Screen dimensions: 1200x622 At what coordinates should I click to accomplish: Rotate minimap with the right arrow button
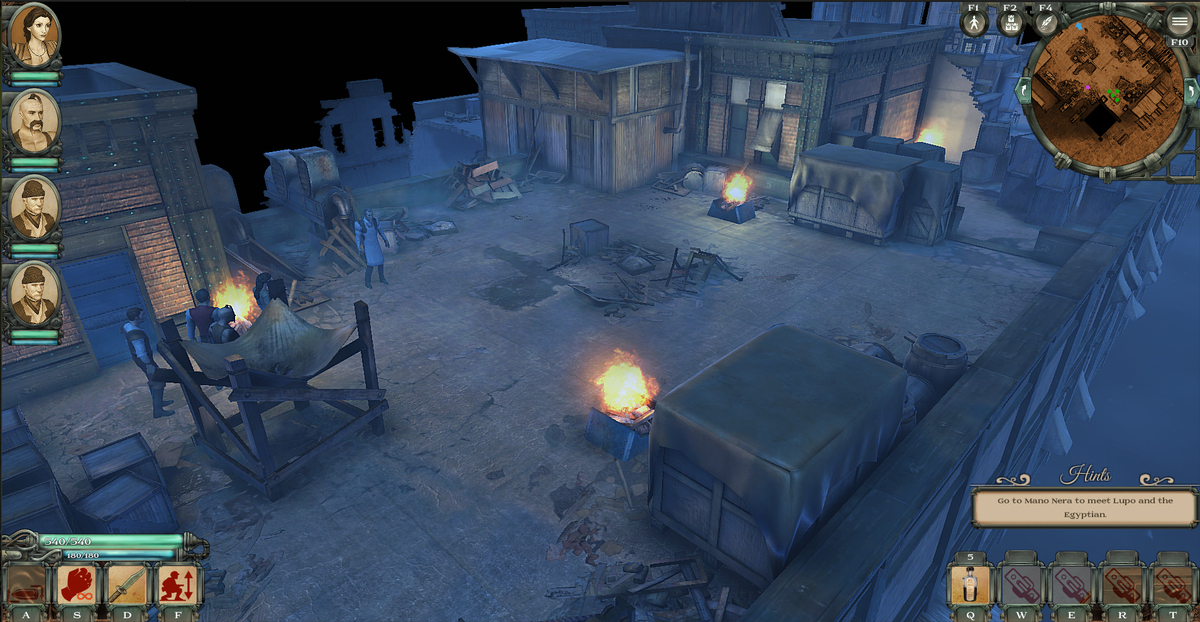point(1191,90)
